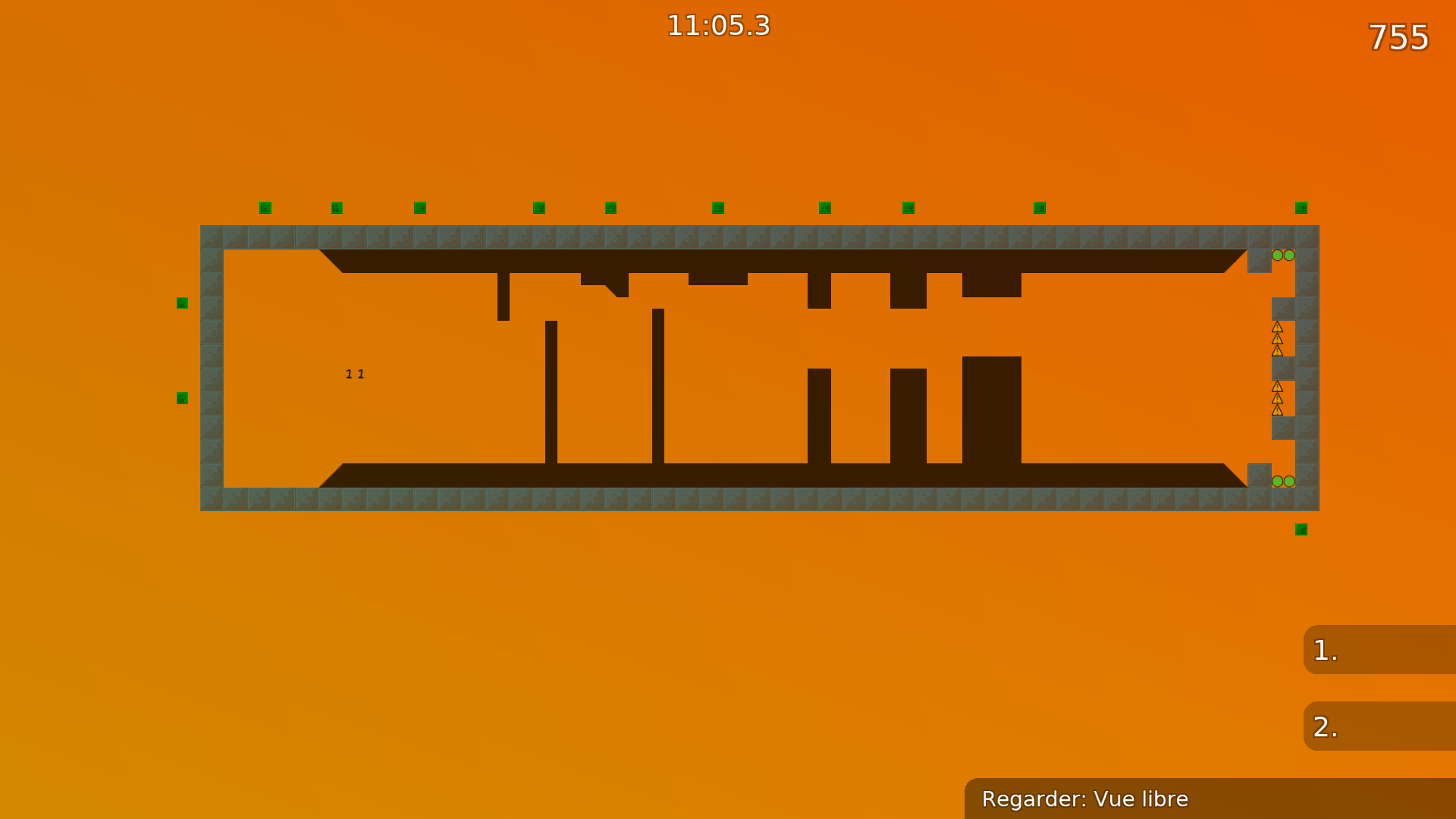Viewport: 1456px width, 819px height.
Task: Select the top-right pair of green armor pickups
Action: point(1283,256)
